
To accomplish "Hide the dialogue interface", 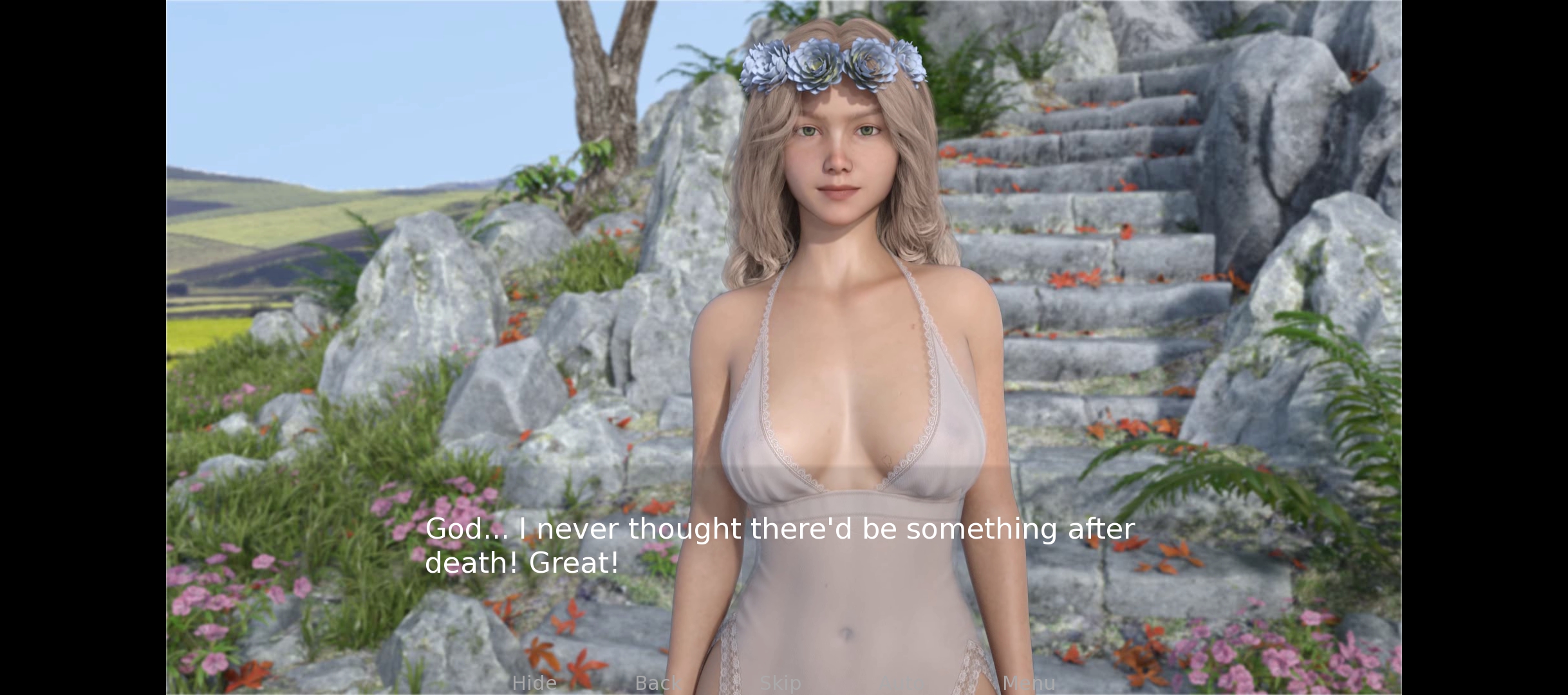I will [534, 683].
